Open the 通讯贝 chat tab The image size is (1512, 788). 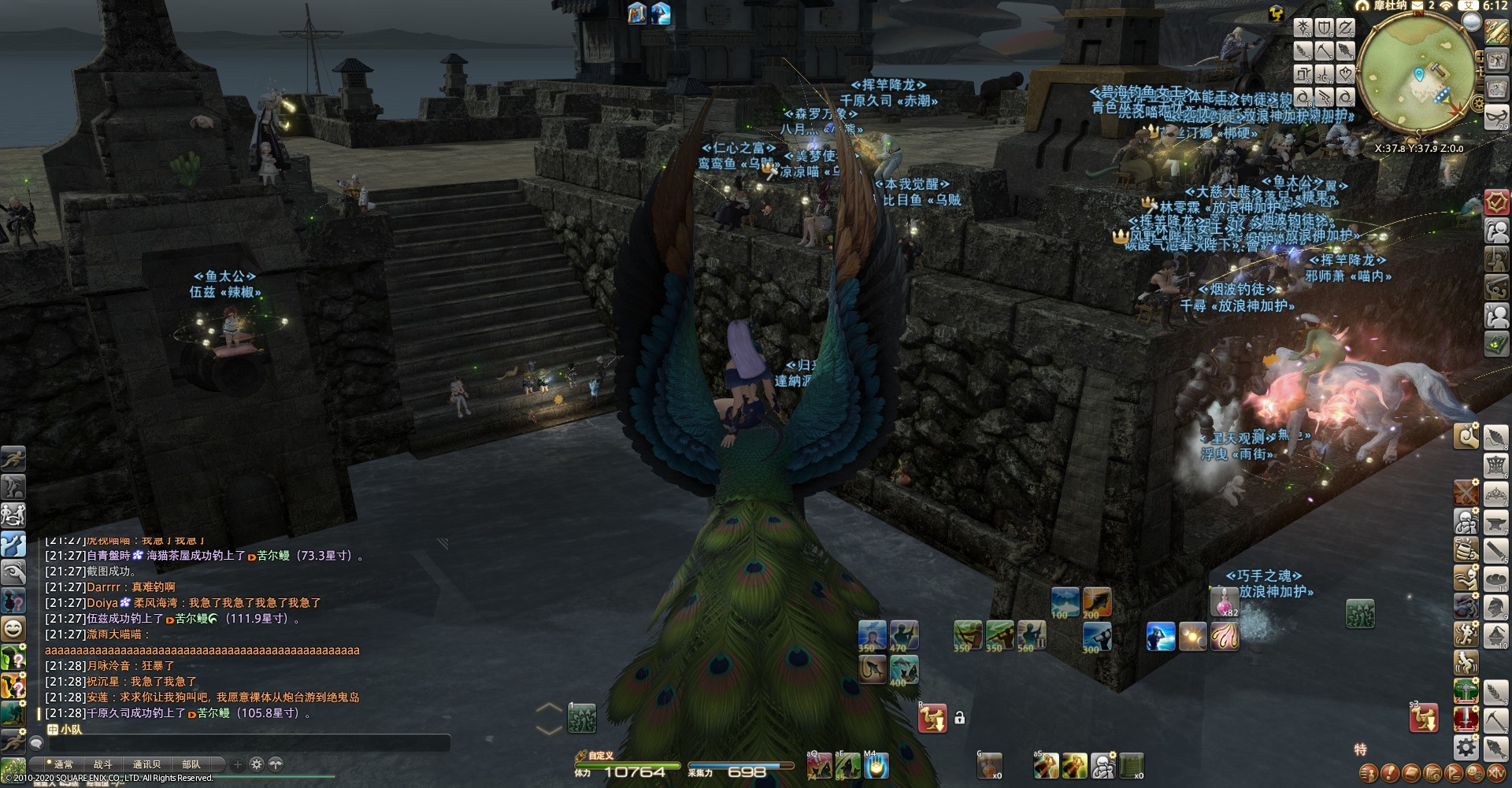pos(146,764)
